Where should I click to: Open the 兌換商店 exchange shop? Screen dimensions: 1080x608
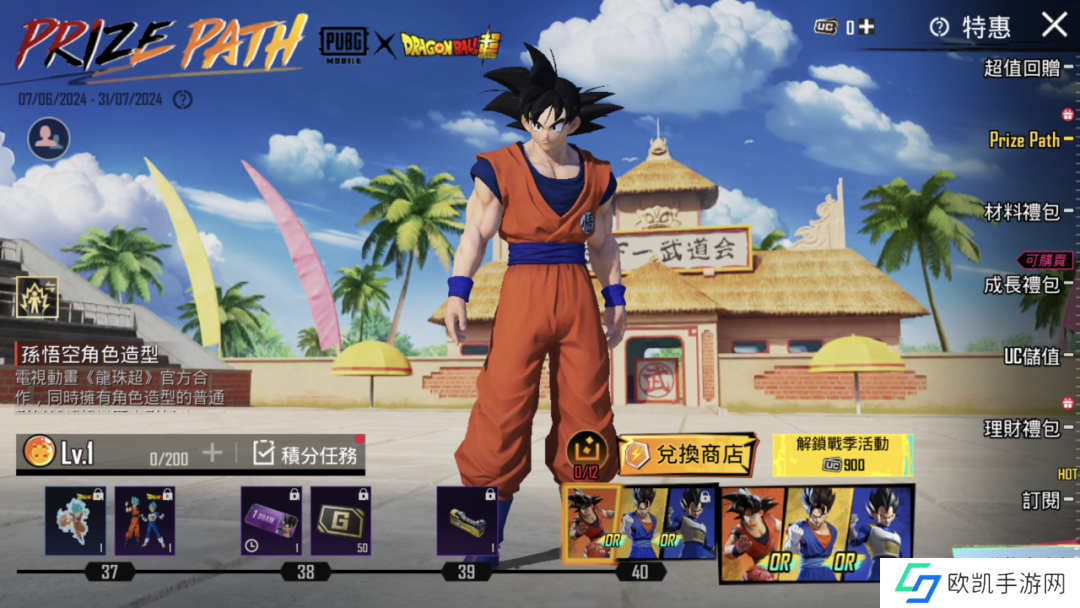coord(687,455)
